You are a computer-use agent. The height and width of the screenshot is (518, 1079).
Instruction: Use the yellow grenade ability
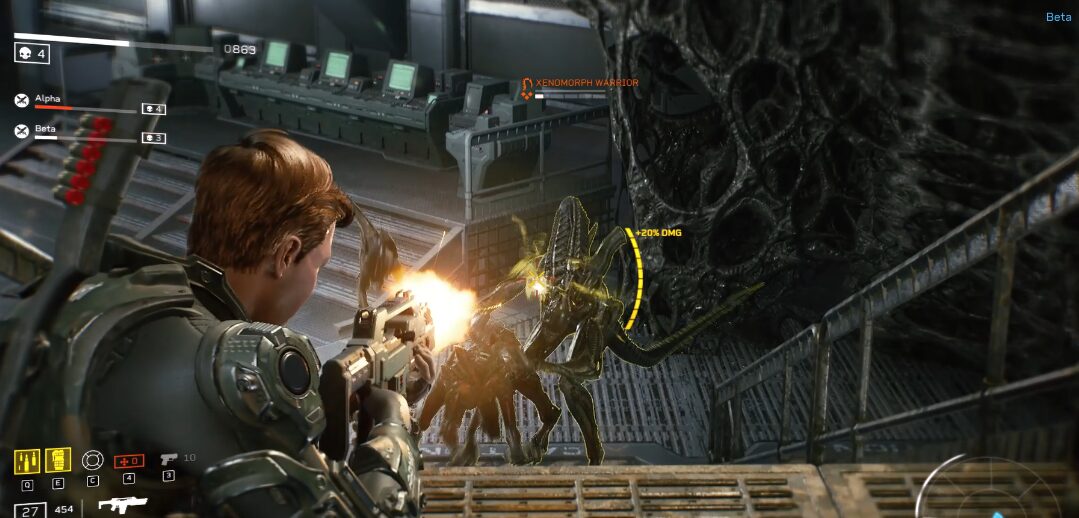coord(58,461)
